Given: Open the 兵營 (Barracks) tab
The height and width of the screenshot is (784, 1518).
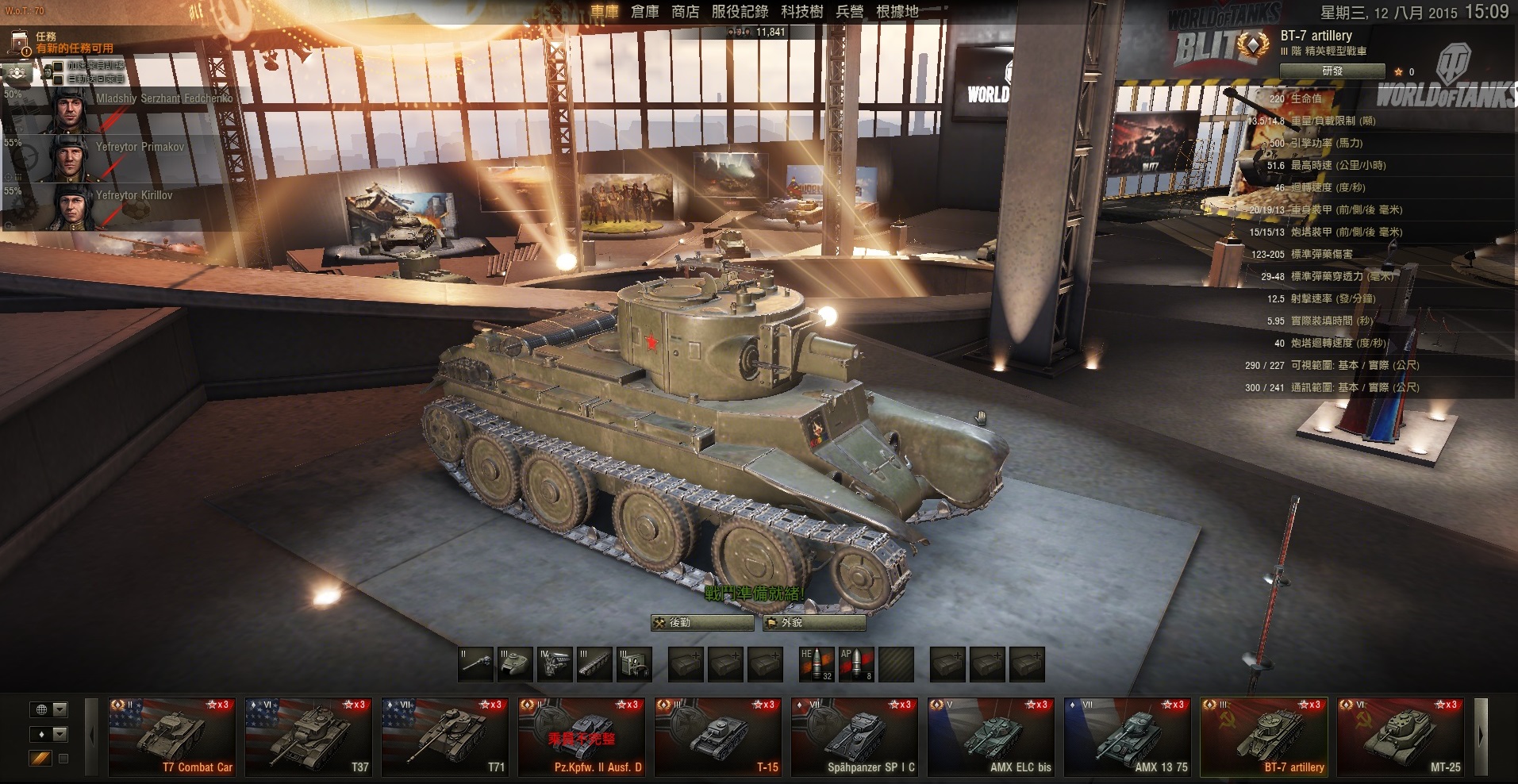Looking at the screenshot, I should (x=849, y=12).
